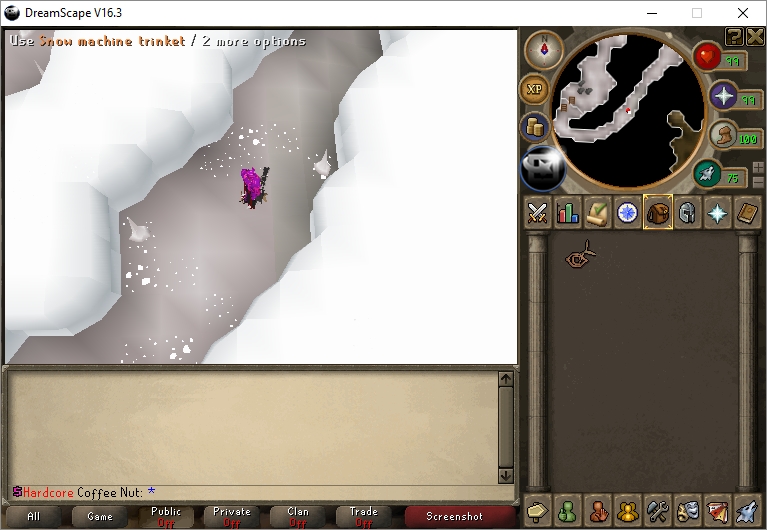The height and width of the screenshot is (530, 767).
Task: Open the gold coins money pouch
Action: coord(535,128)
